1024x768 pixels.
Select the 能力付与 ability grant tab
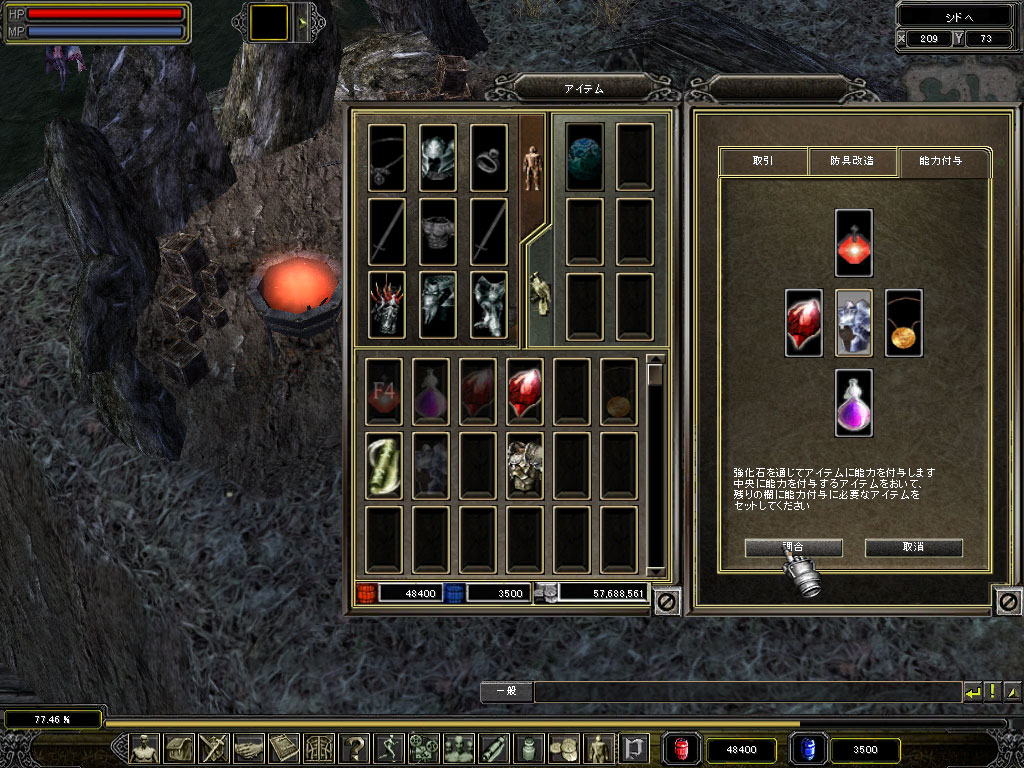click(942, 161)
